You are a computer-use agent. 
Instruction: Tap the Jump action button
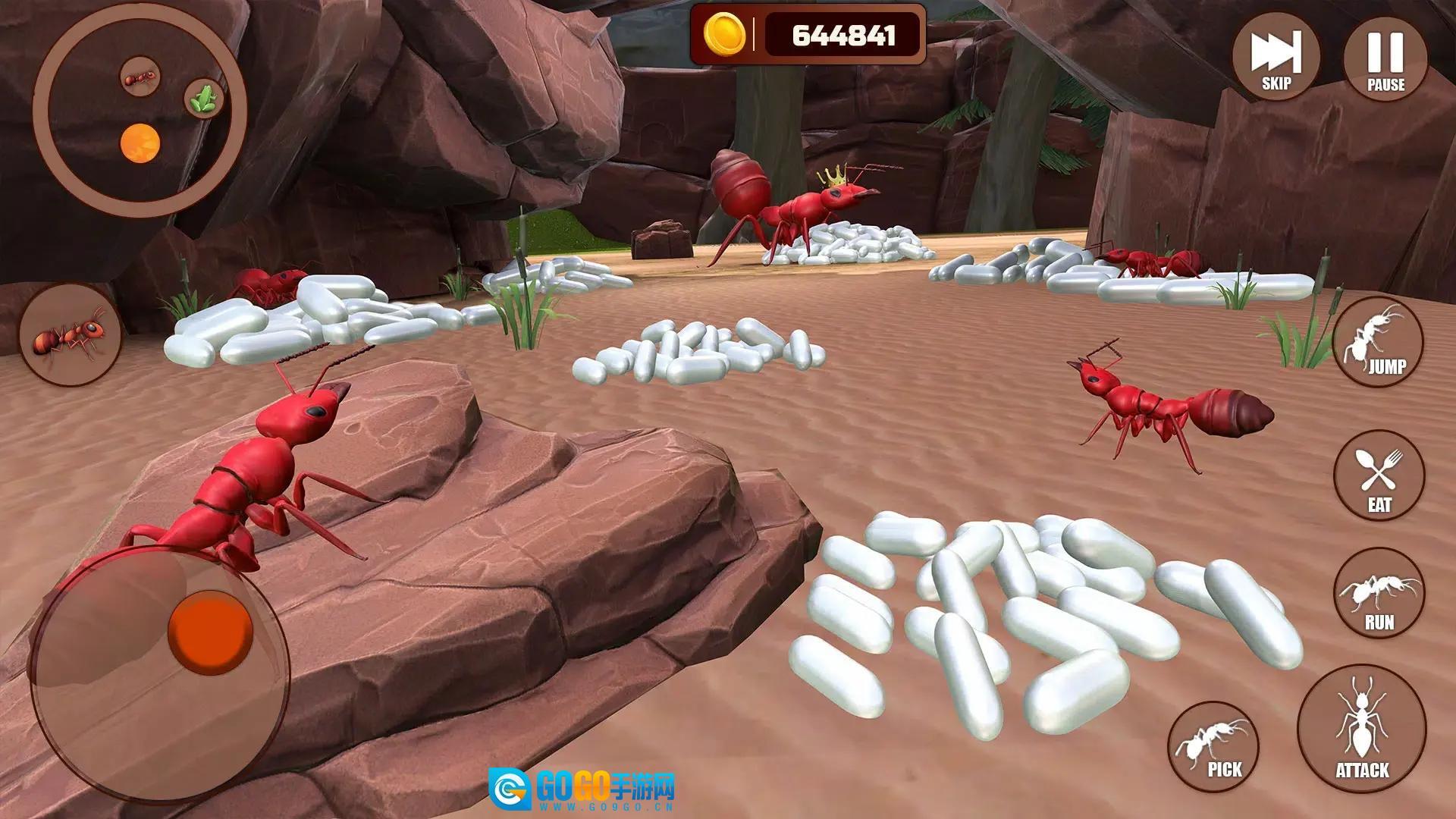1378,343
